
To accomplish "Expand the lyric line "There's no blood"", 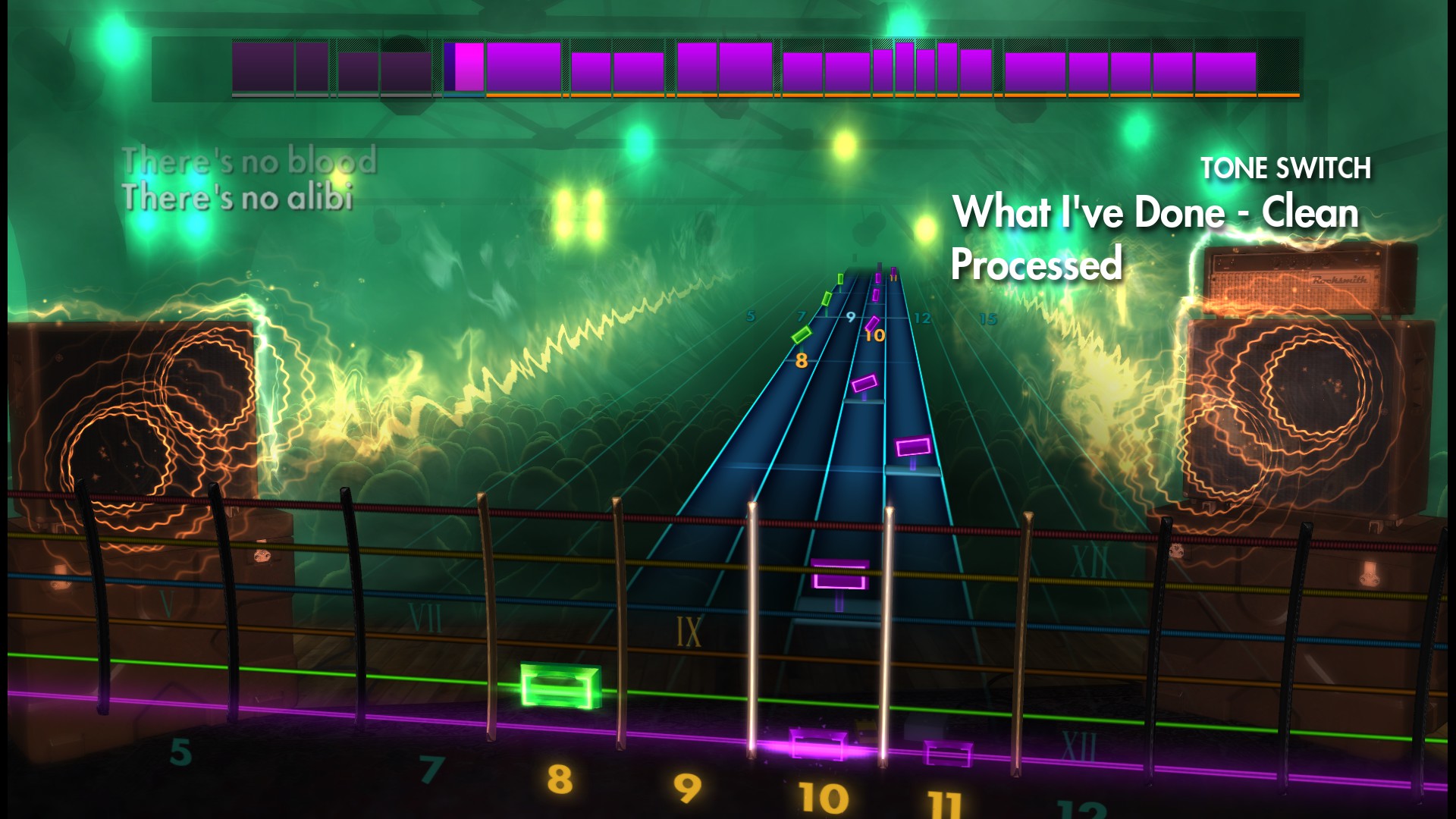I will point(250,160).
